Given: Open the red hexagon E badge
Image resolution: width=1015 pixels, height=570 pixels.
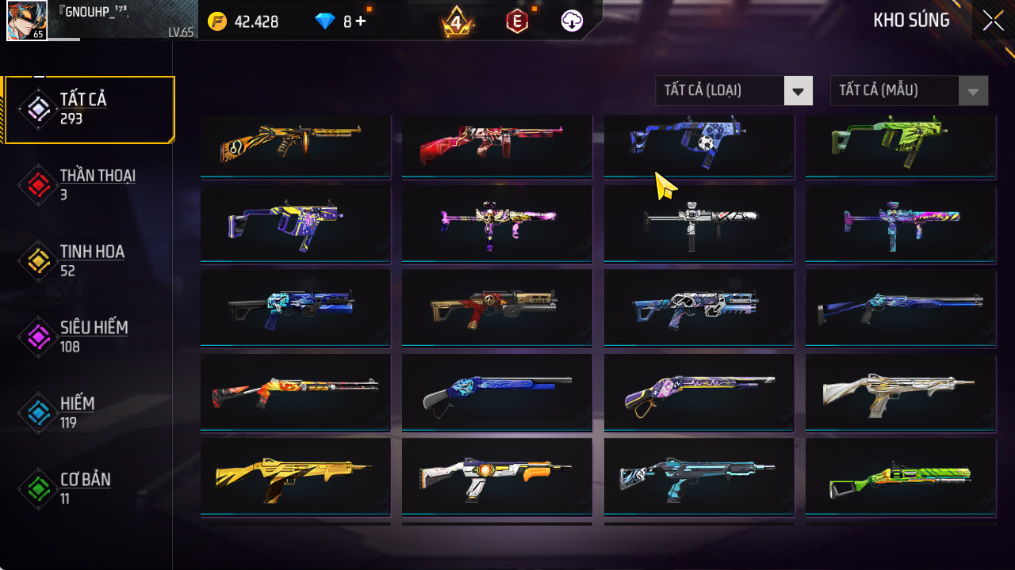Looking at the screenshot, I should pos(516,21).
